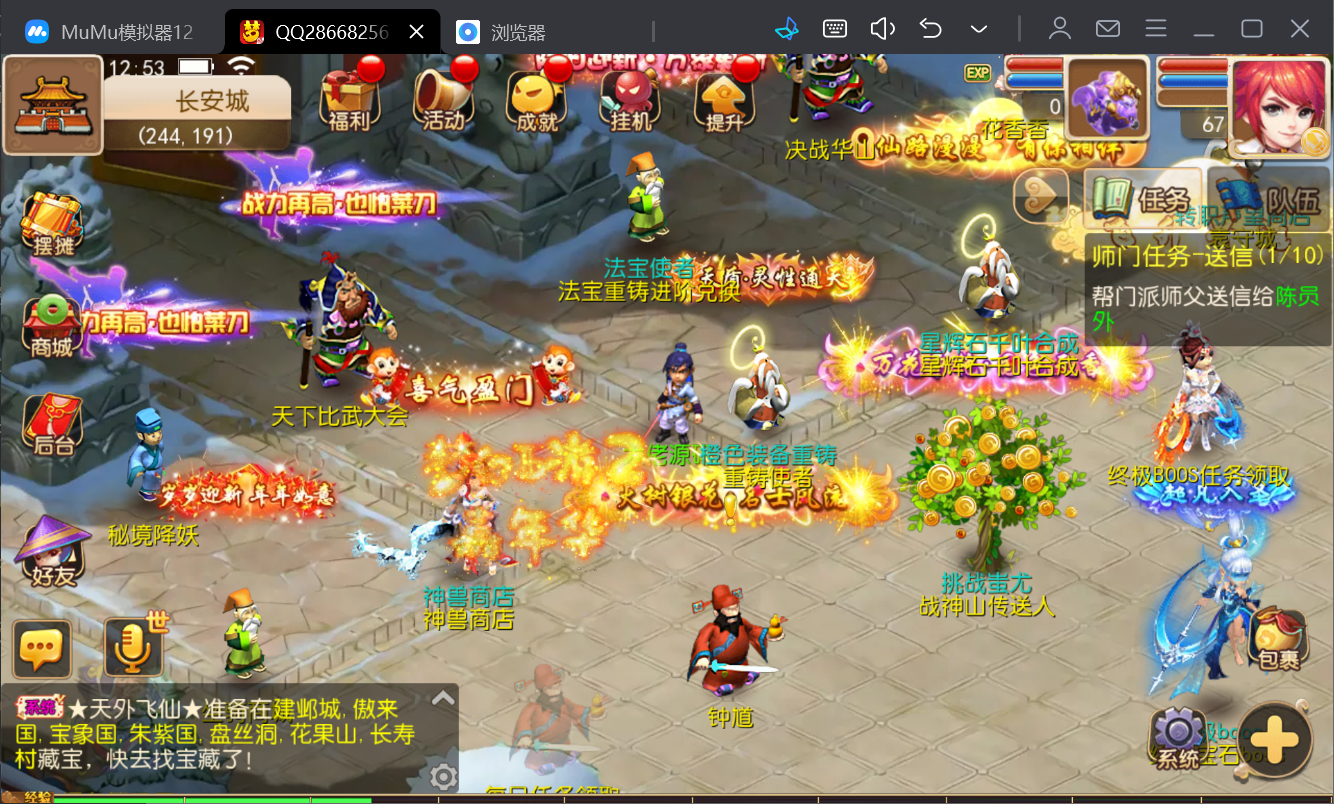This screenshot has height=804, width=1334.
Task: Open the 系统 system gear menu
Action: pos(1178,738)
